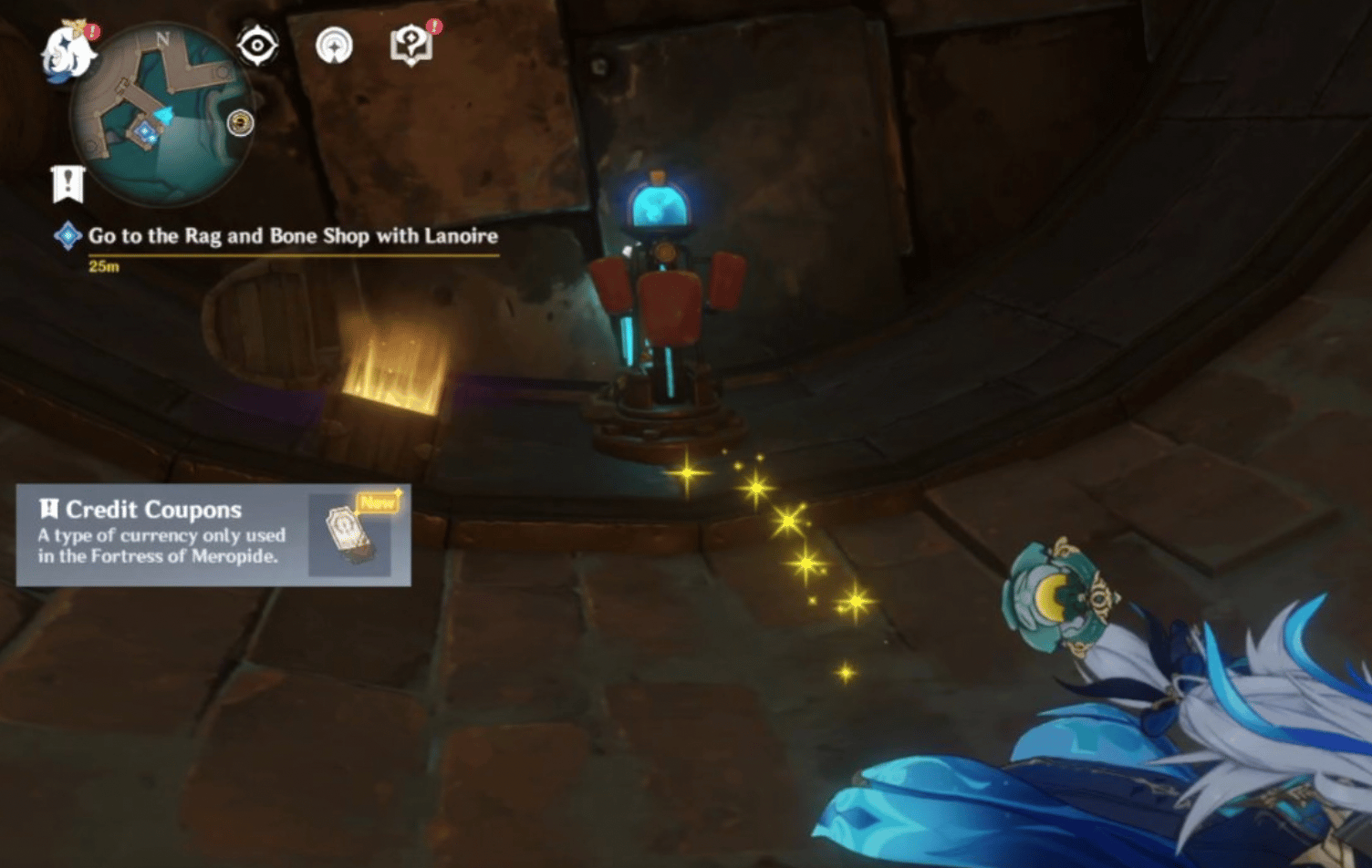
Task: Click the Credit Coupons item notification
Action: point(213,534)
